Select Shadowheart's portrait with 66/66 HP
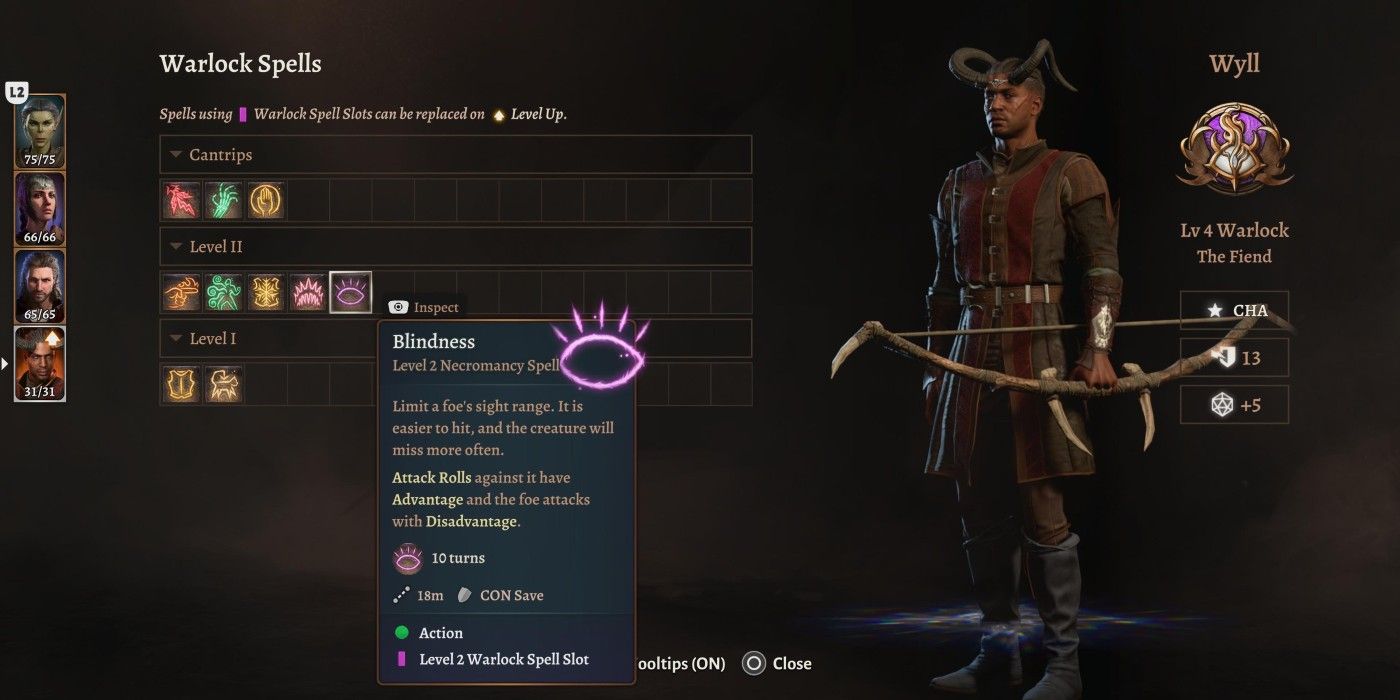 point(40,208)
